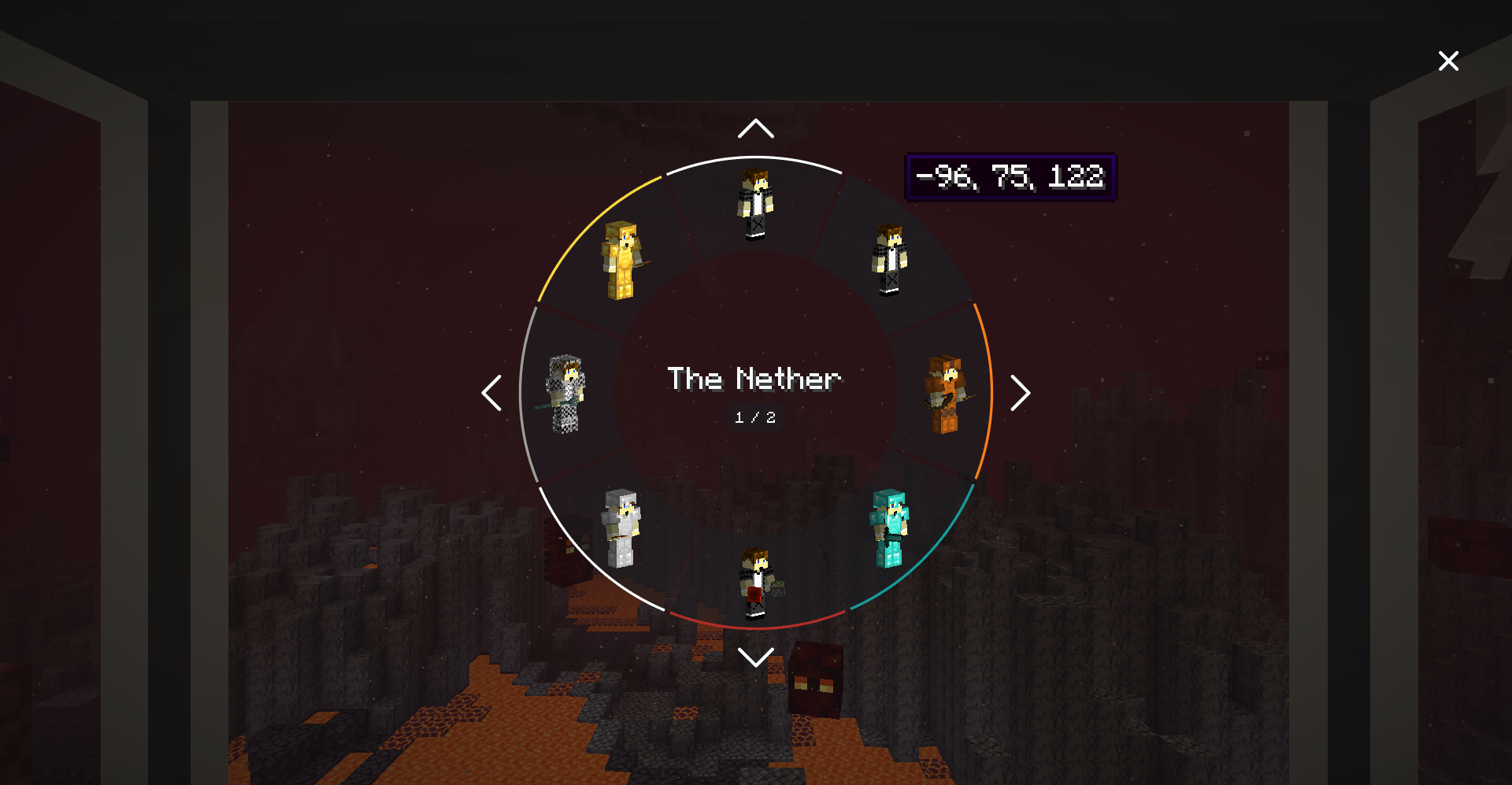Open the previous page with the left arrow
1512x785 pixels.
491,393
